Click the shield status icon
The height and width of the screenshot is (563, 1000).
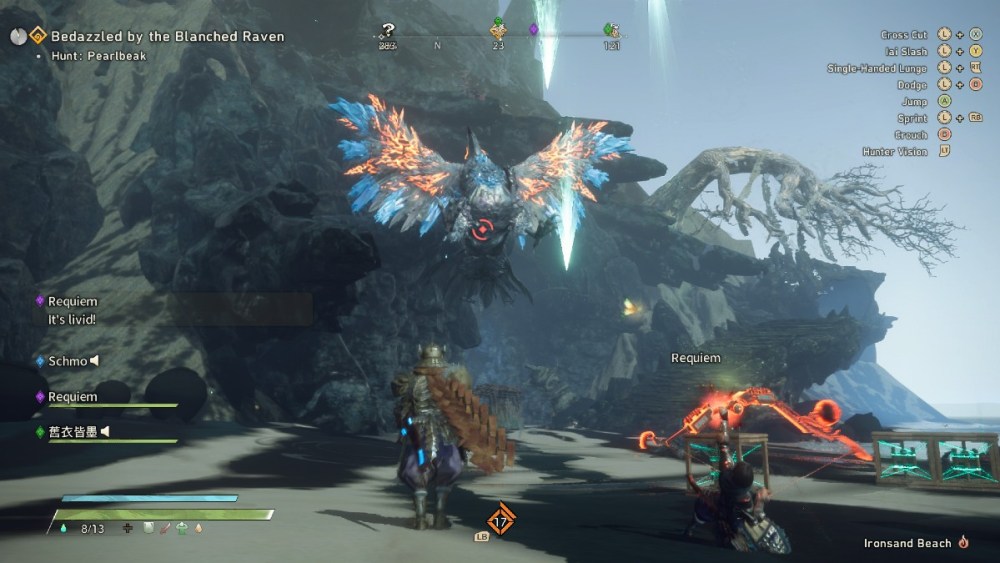click(147, 528)
